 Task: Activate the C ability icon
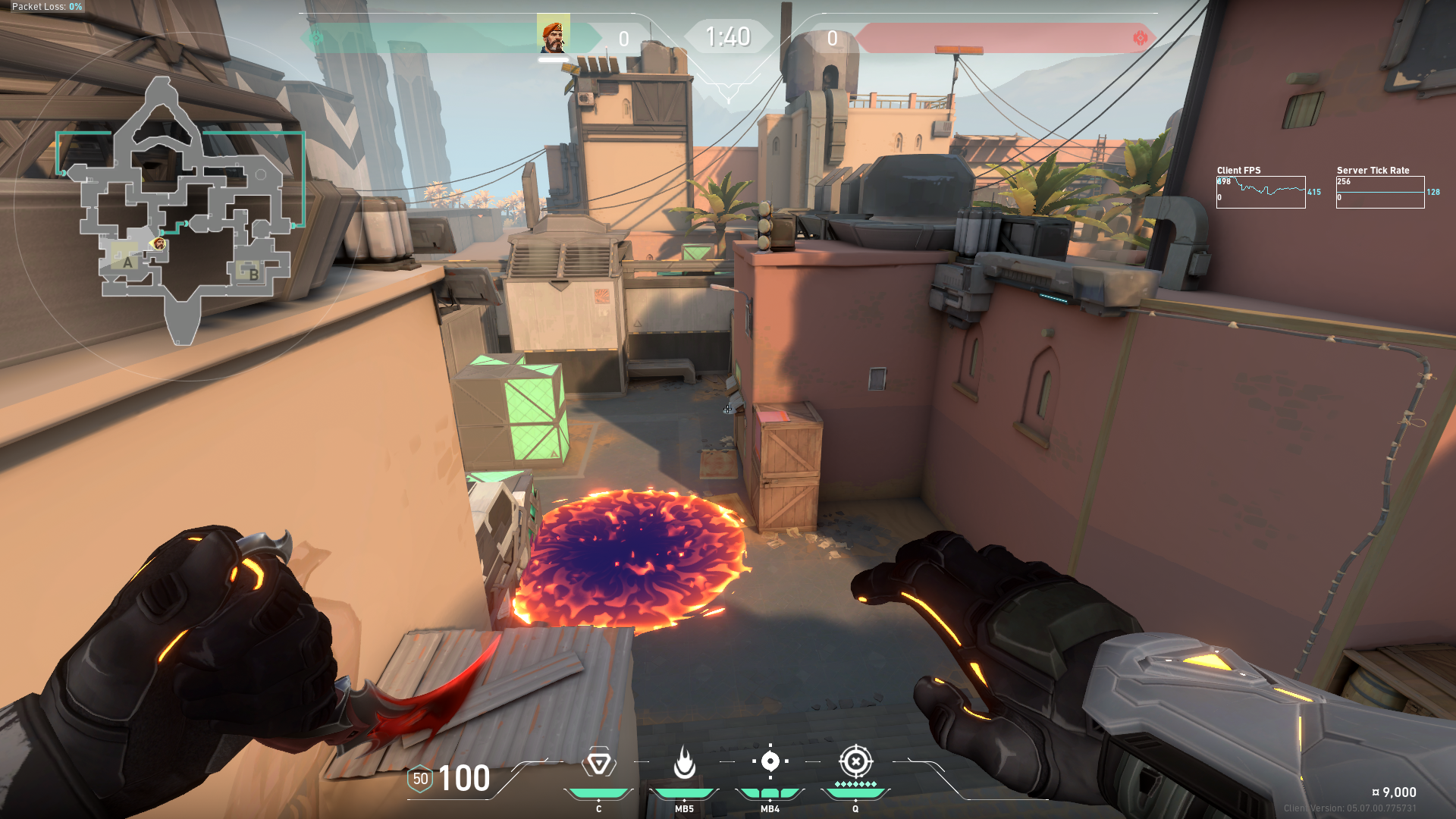point(598,763)
